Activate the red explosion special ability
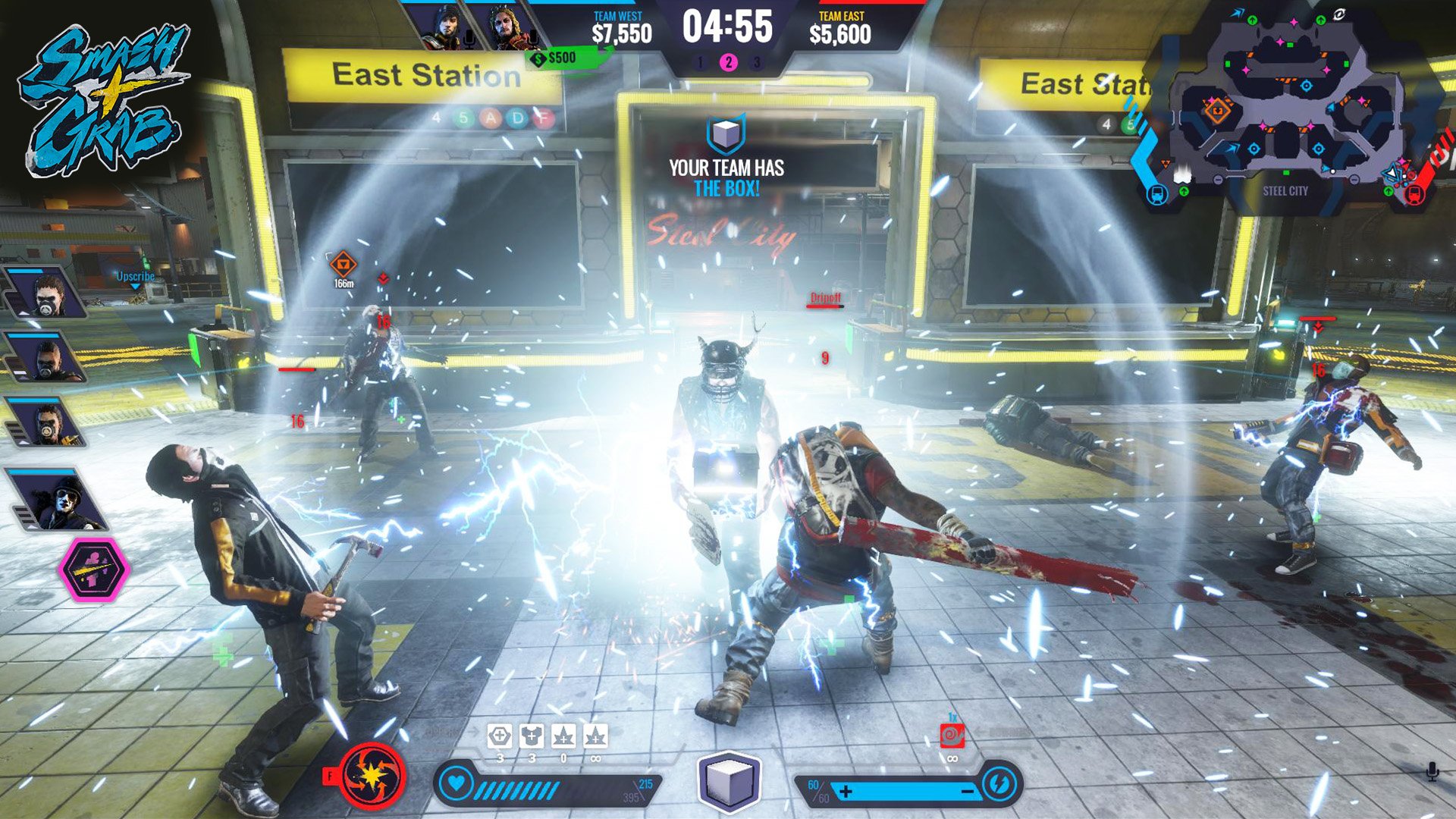This screenshot has width=1456, height=819. (x=372, y=776)
